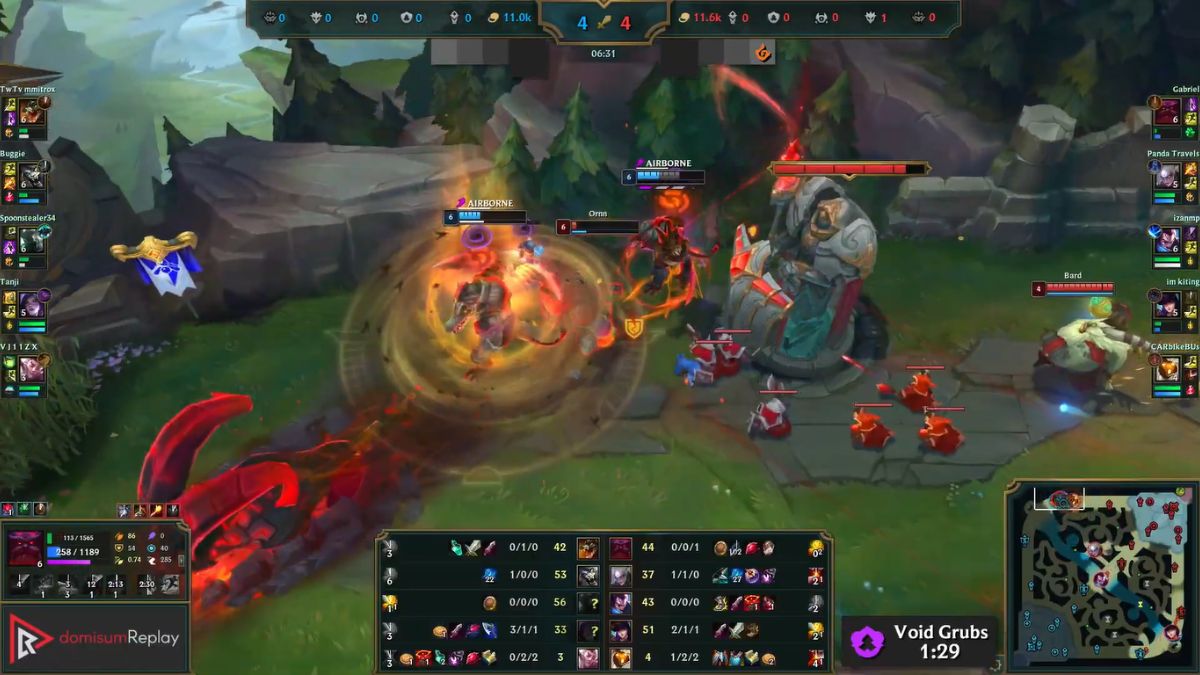Select CARbikeBUs's champion portrait
This screenshot has width=1200, height=675.
[1167, 369]
